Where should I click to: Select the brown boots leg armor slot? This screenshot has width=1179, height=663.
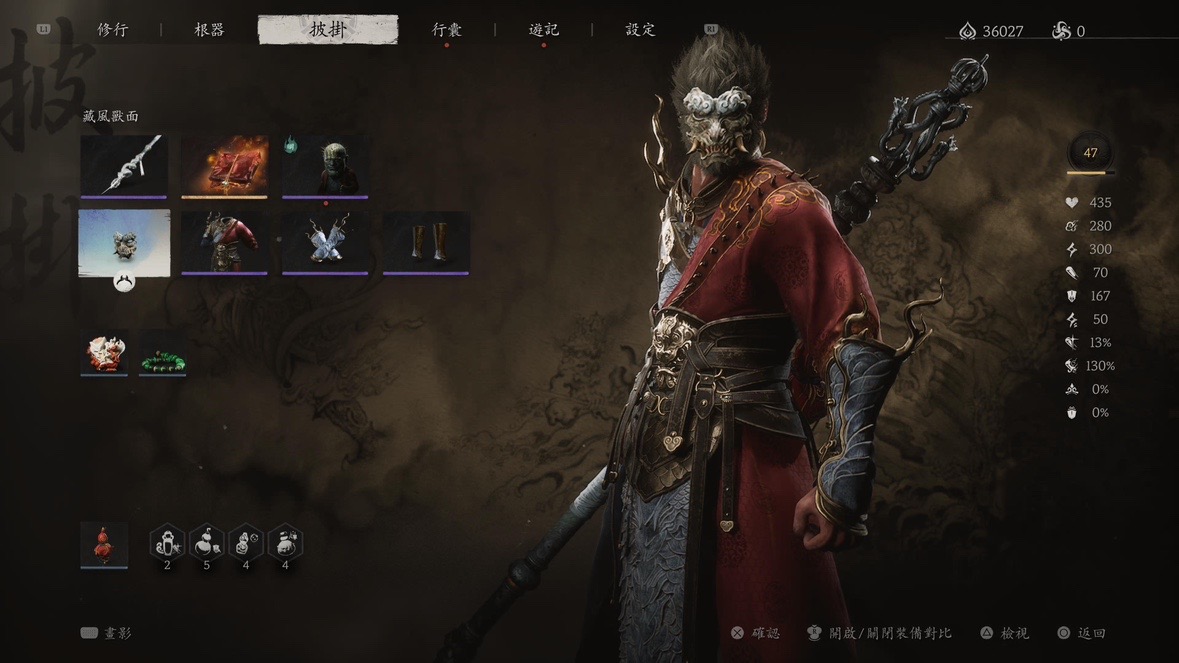coord(426,242)
